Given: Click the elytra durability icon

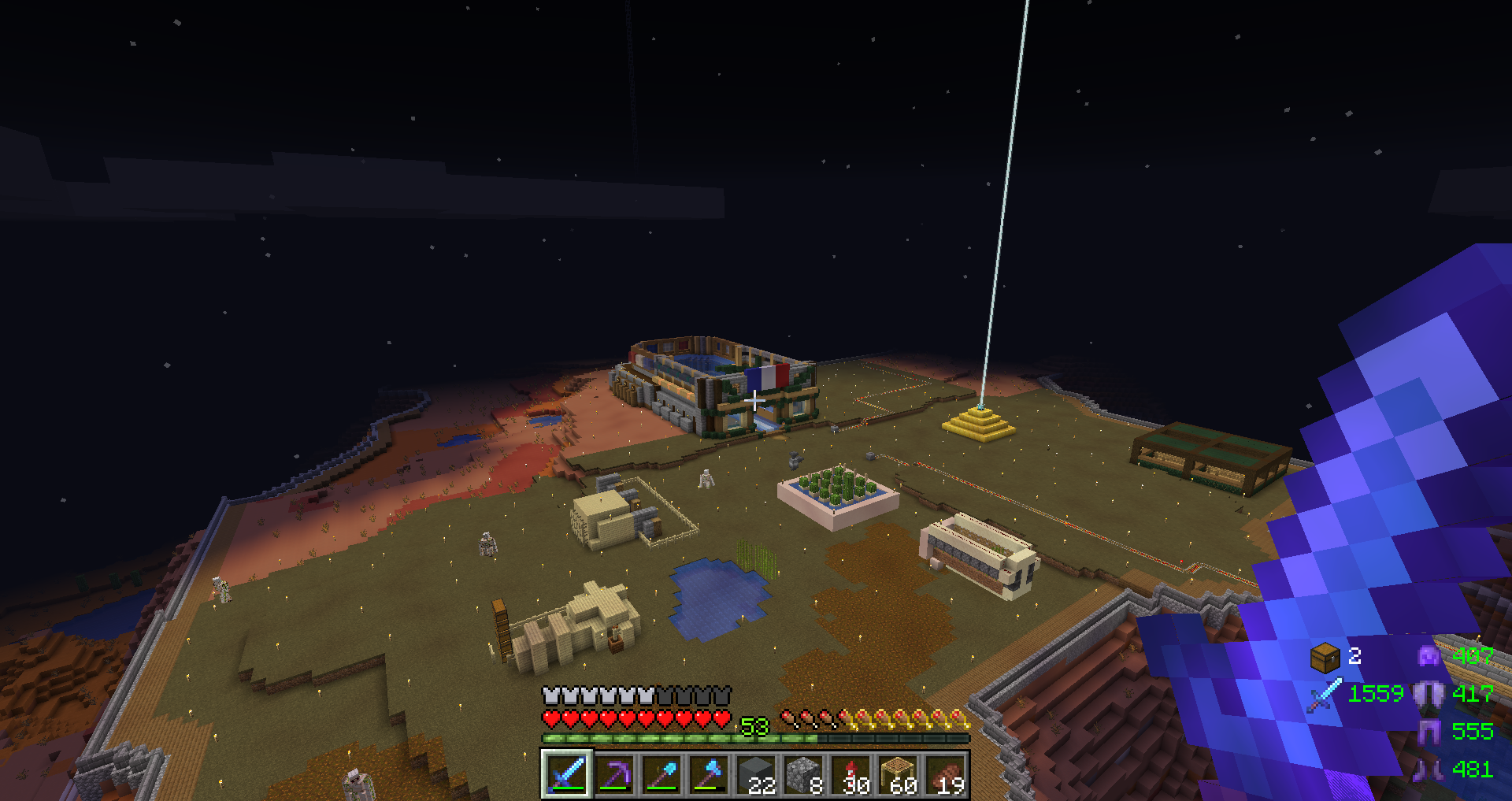Looking at the screenshot, I should coord(1429,694).
